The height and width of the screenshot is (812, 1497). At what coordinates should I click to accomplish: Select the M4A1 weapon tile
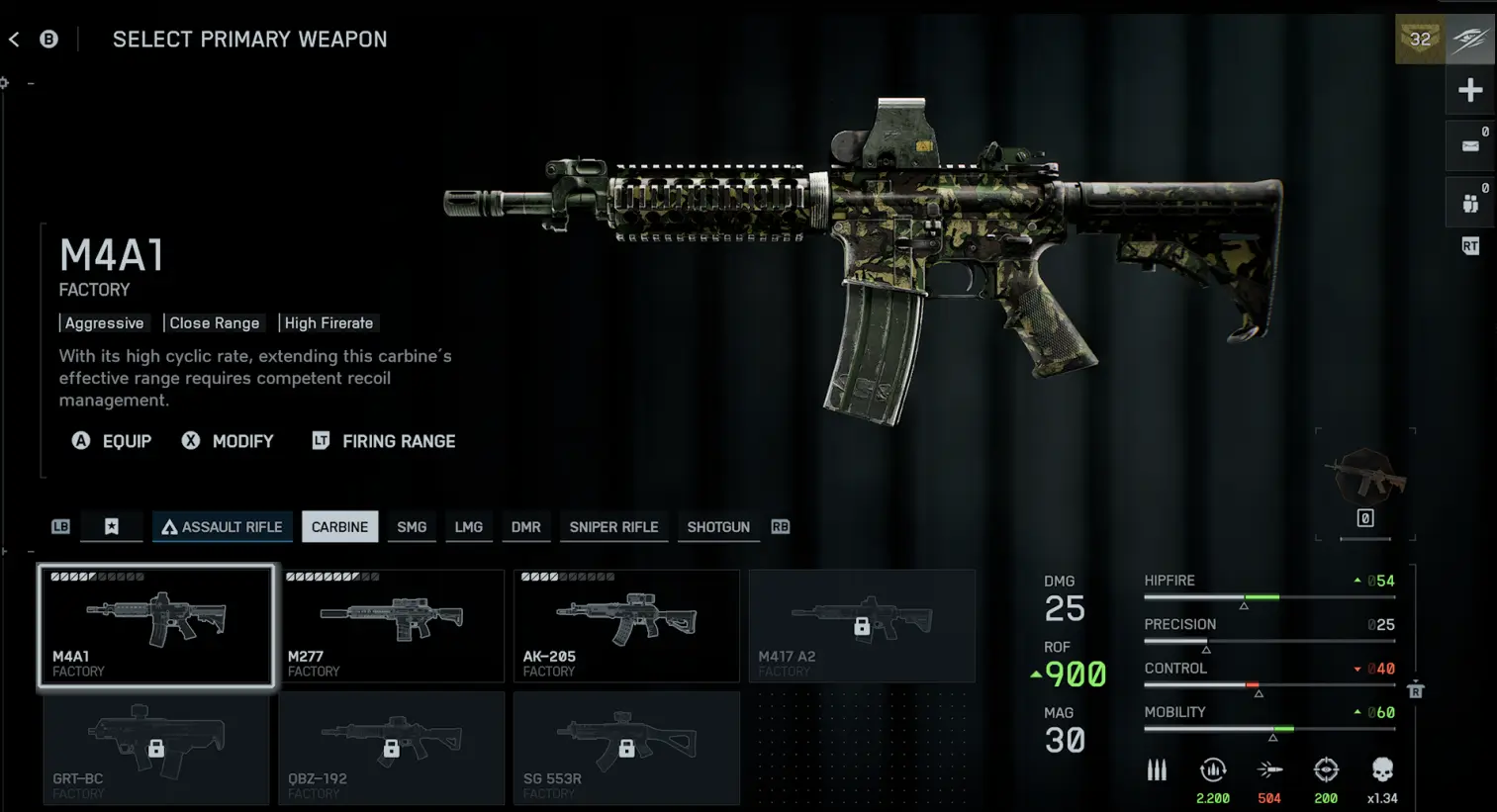click(156, 625)
